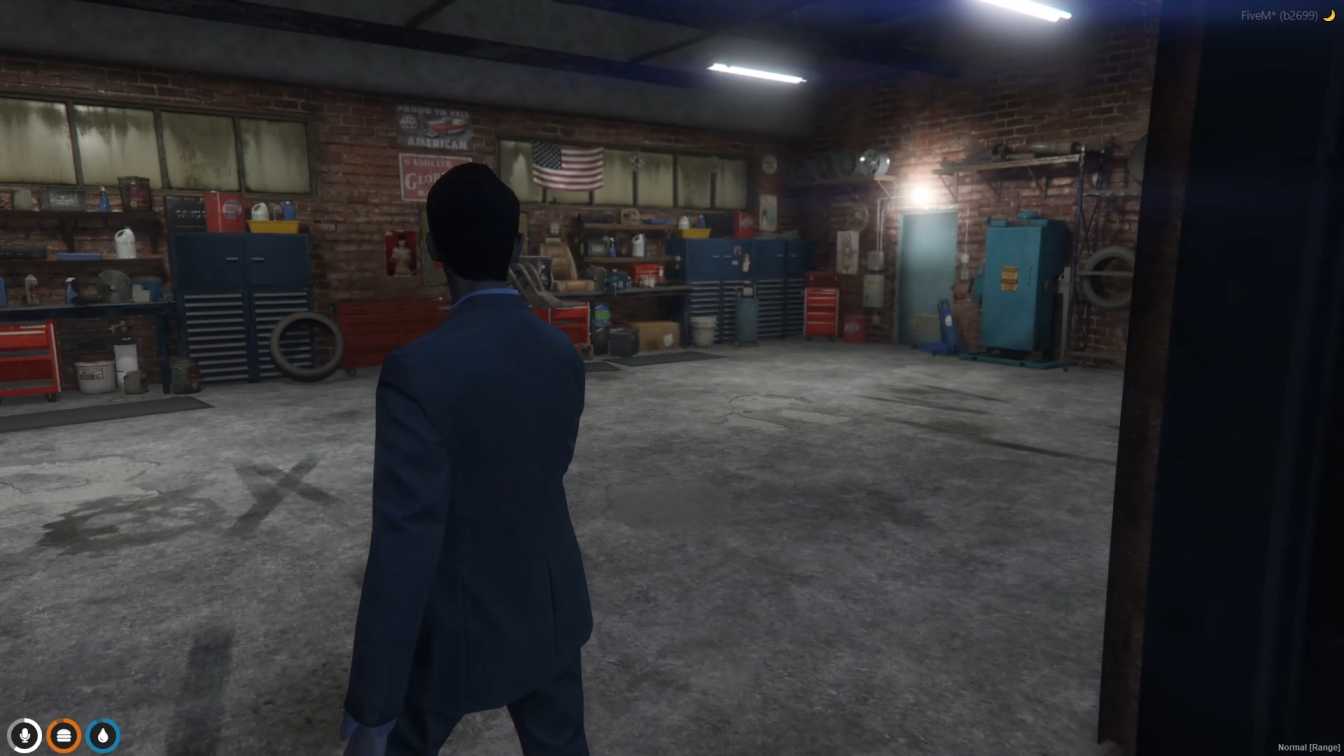Select the burger hunger status icon
1344x756 pixels.
[x=64, y=735]
